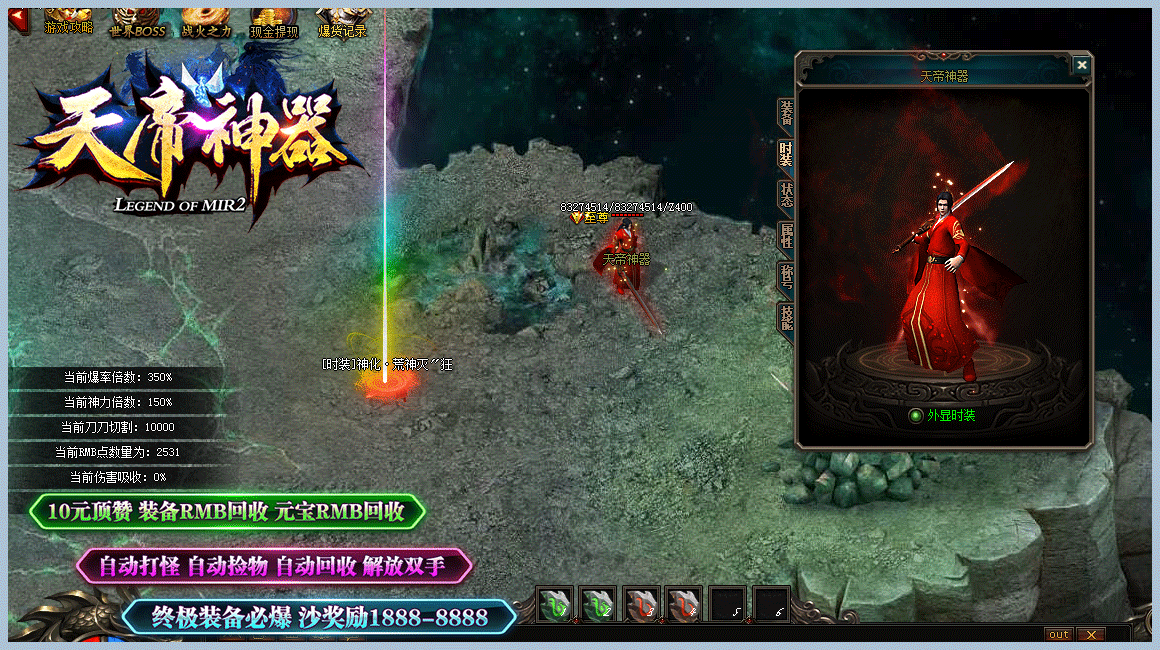Open the 技能 skills tab
The height and width of the screenshot is (650, 1160).
[786, 318]
